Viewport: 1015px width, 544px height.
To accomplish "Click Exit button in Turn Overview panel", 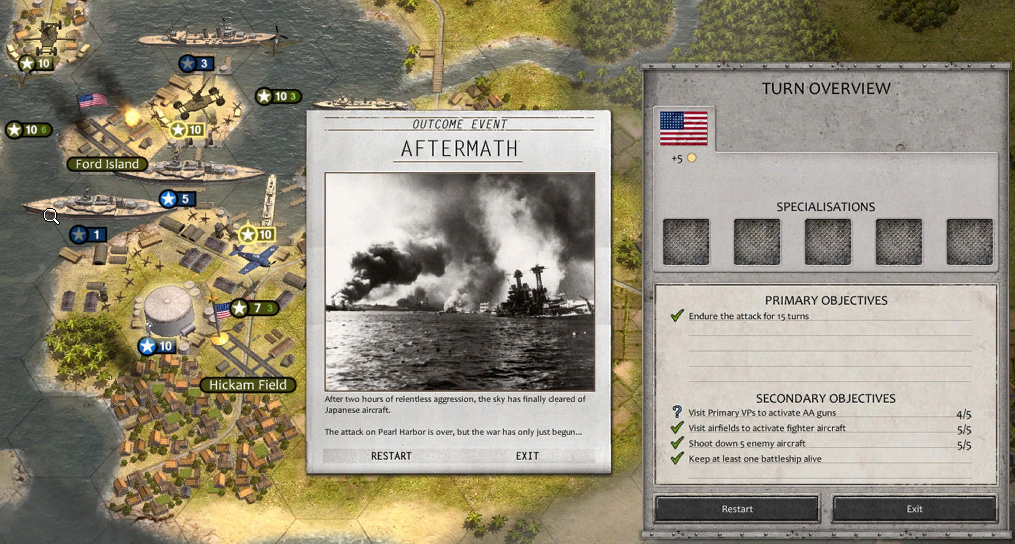I will click(914, 509).
